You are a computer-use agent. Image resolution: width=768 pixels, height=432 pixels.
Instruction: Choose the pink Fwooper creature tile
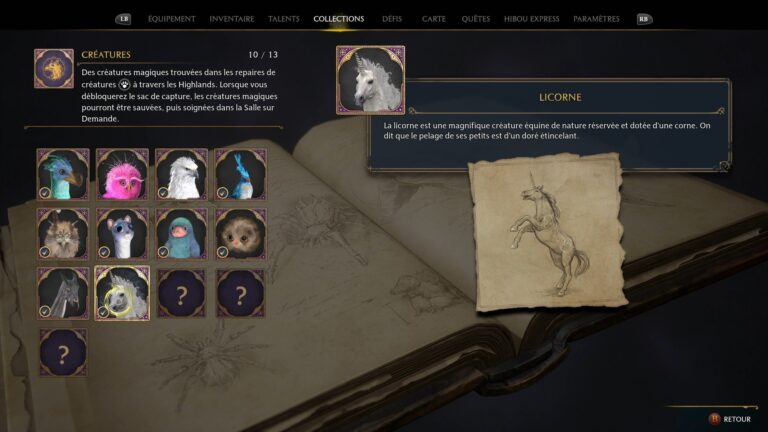(x=122, y=174)
